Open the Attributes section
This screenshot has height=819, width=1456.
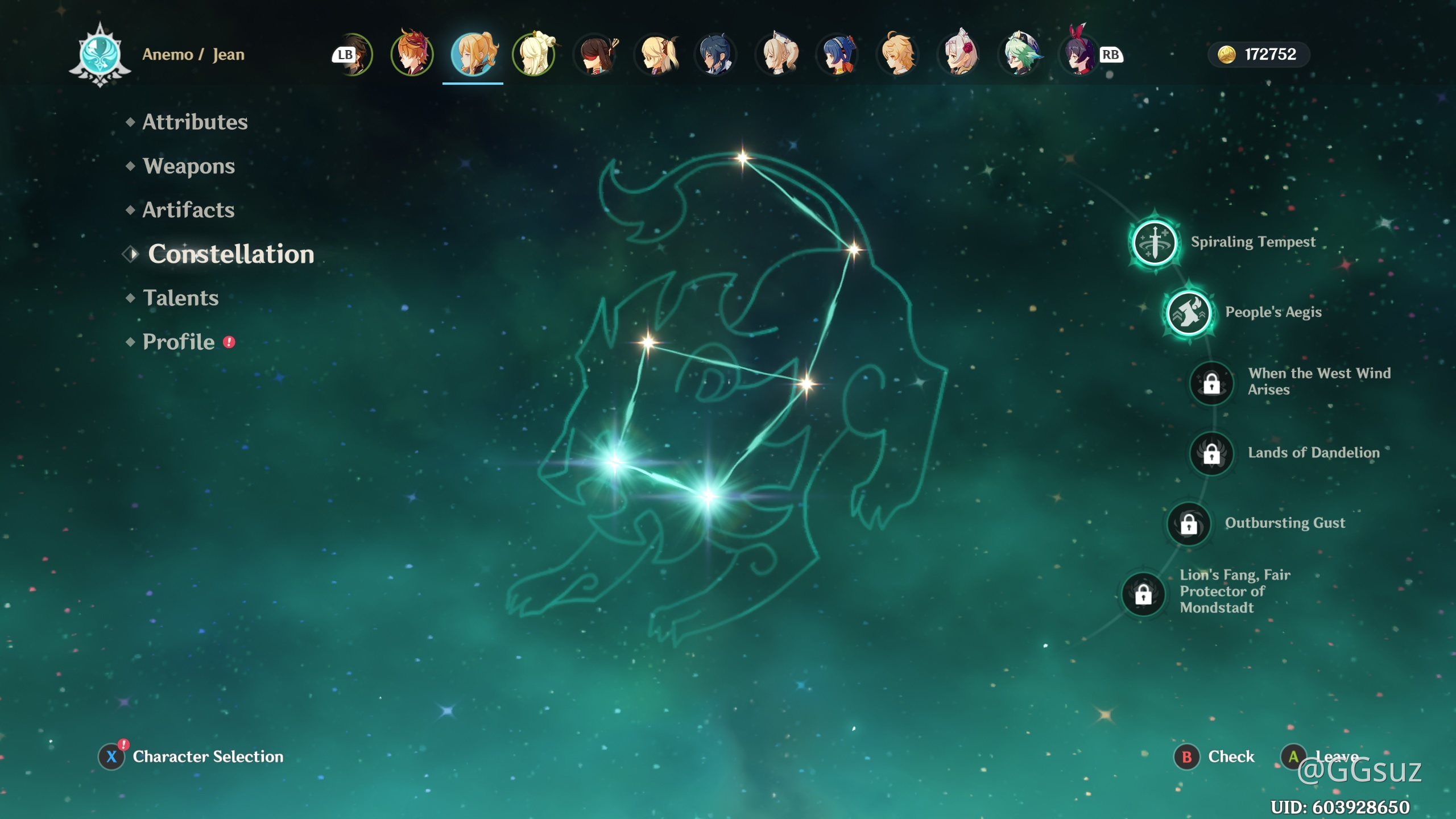click(x=194, y=122)
